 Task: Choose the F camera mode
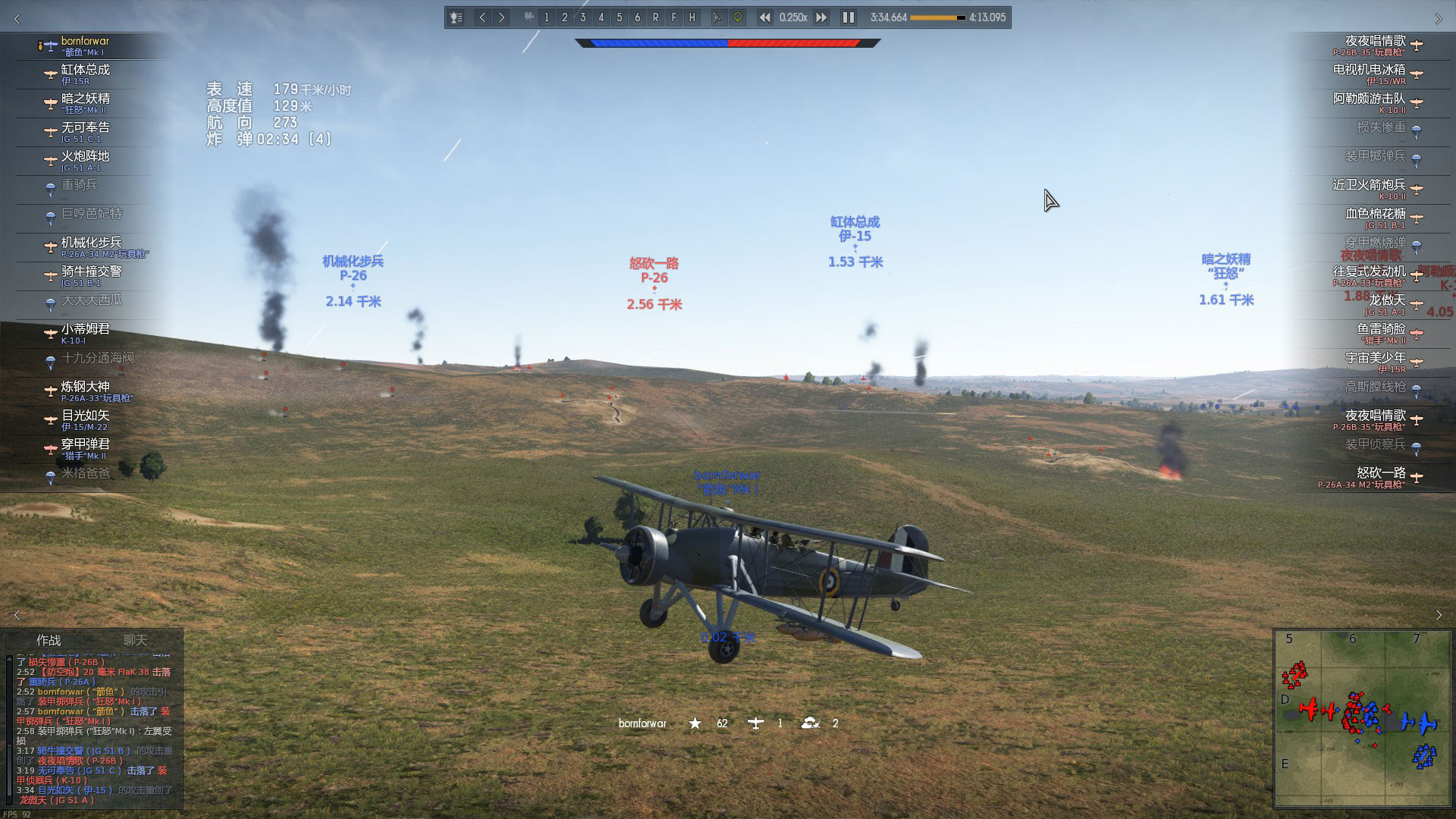point(673,17)
